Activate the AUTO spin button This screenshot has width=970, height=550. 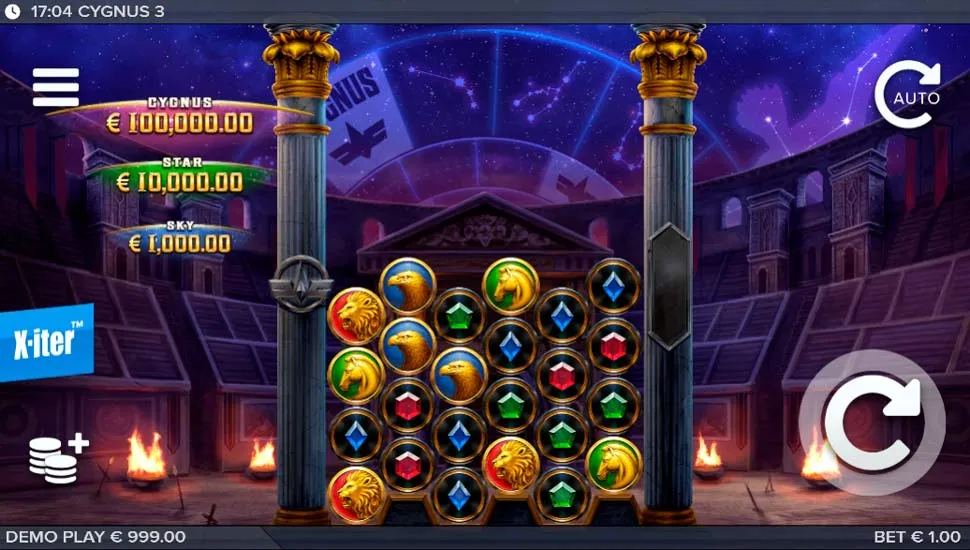[x=908, y=96]
